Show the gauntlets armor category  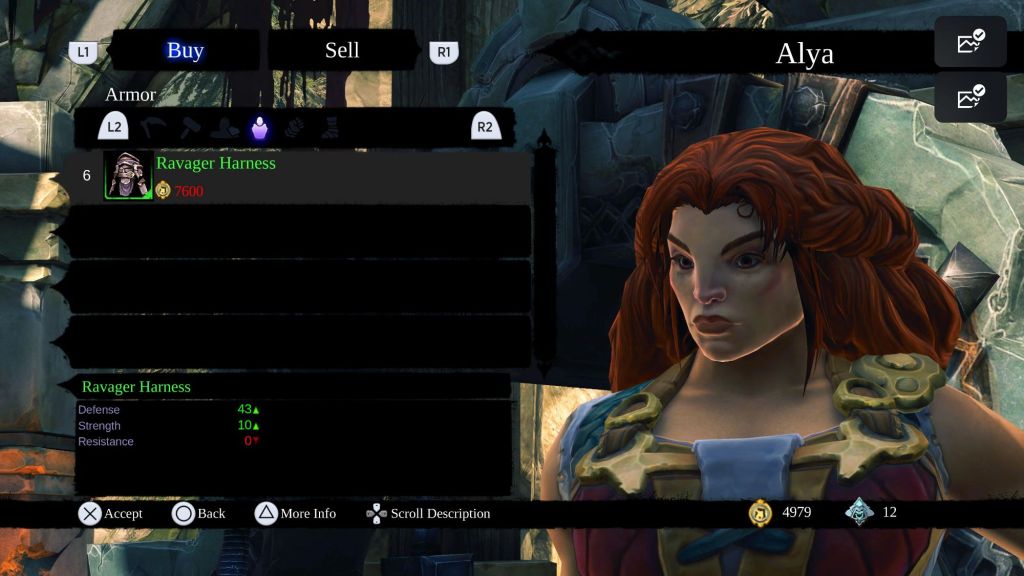coord(295,128)
